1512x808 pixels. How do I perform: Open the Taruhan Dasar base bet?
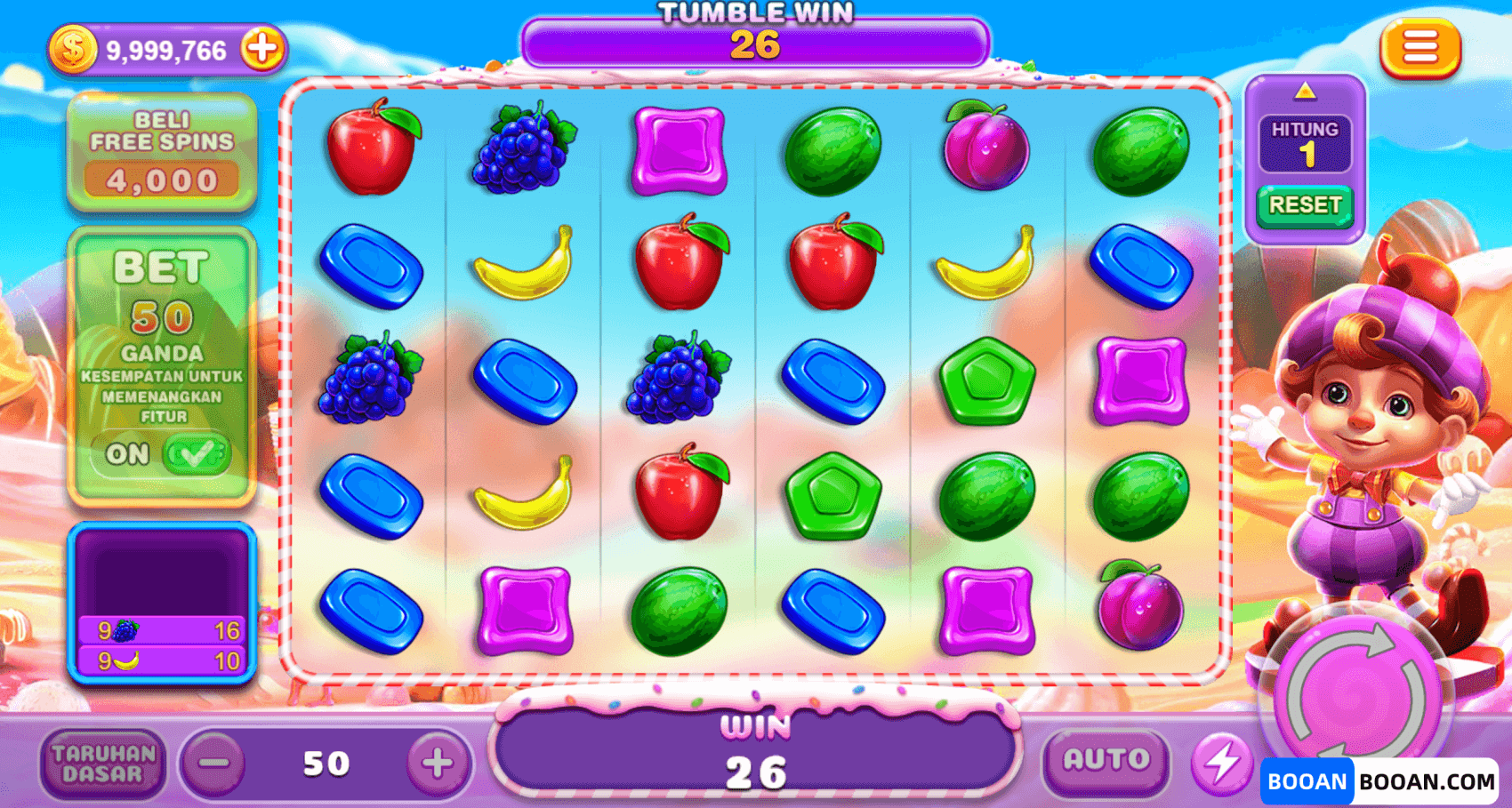103,764
